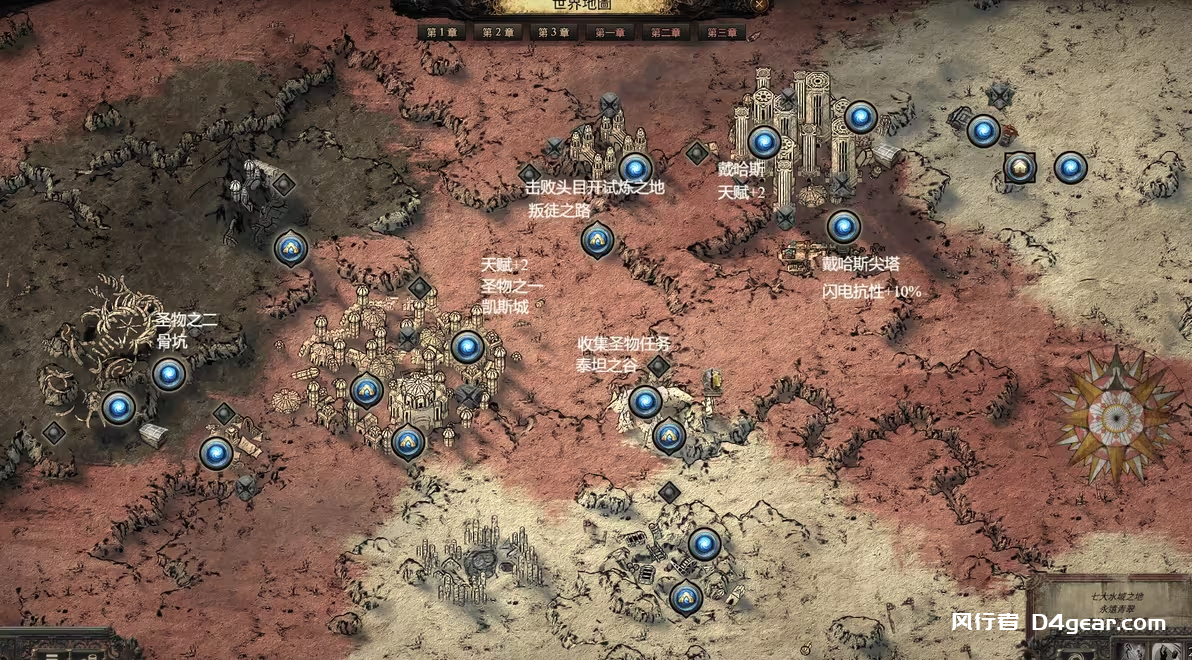Screen dimensions: 1192x660
Task: Travel to the 戴哈斯 waypoint
Action: [x=764, y=142]
